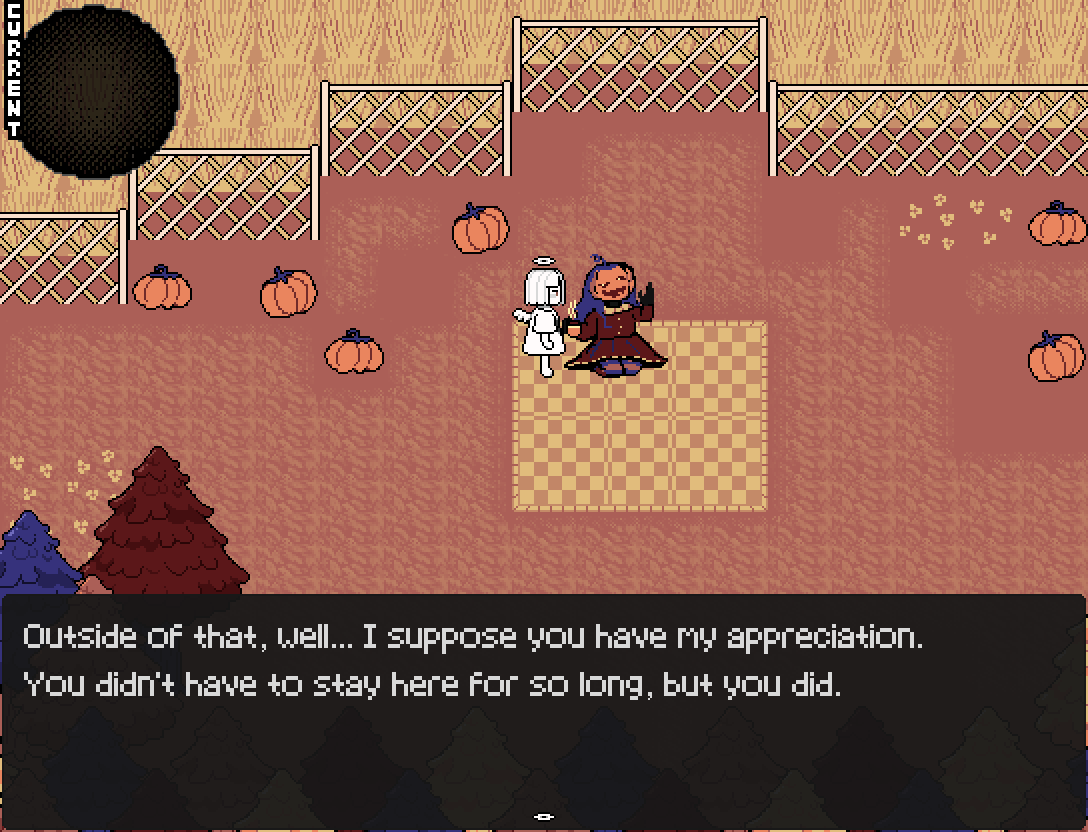Click the dialogue continue arrow indicator

544,817
